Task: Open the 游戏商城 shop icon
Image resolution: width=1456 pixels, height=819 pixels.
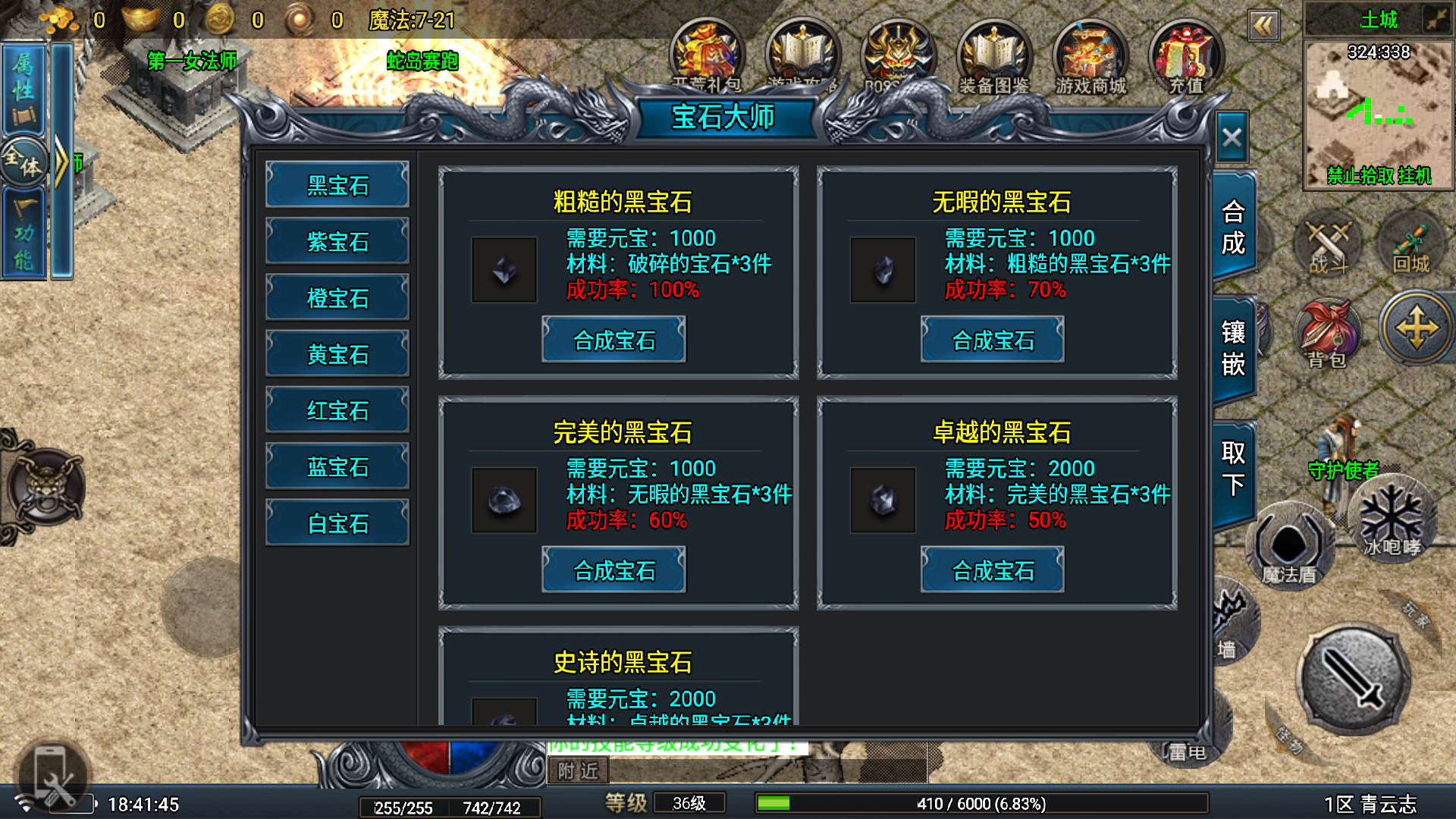Action: [x=1090, y=58]
